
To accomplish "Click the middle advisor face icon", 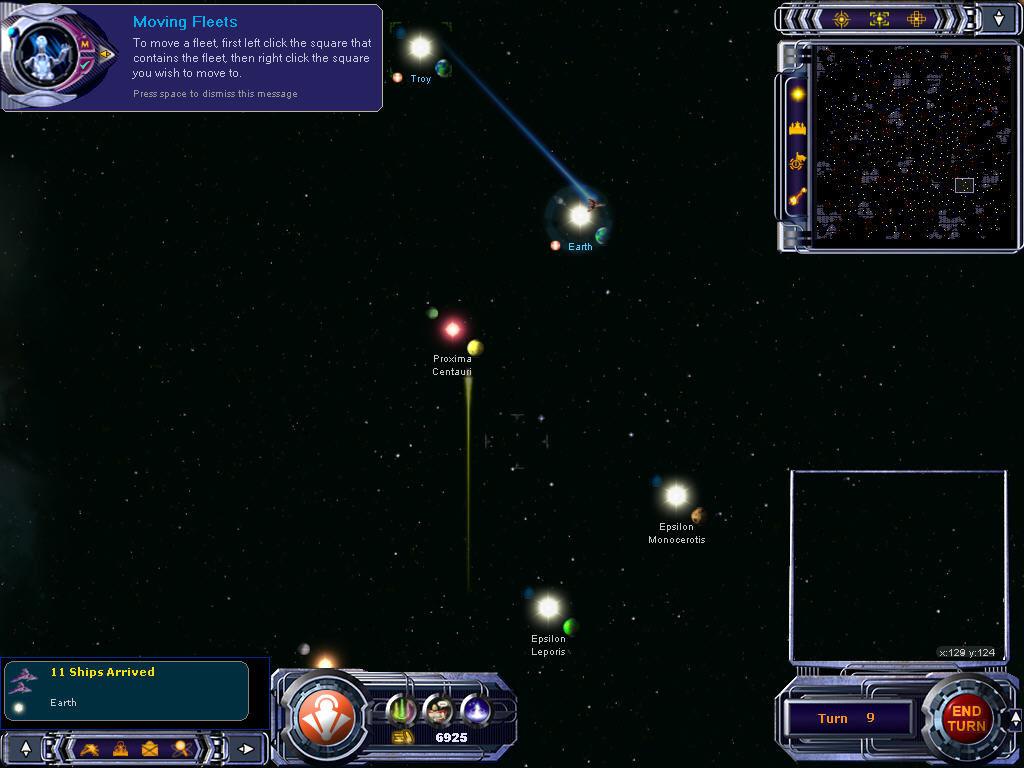I will coord(438,709).
